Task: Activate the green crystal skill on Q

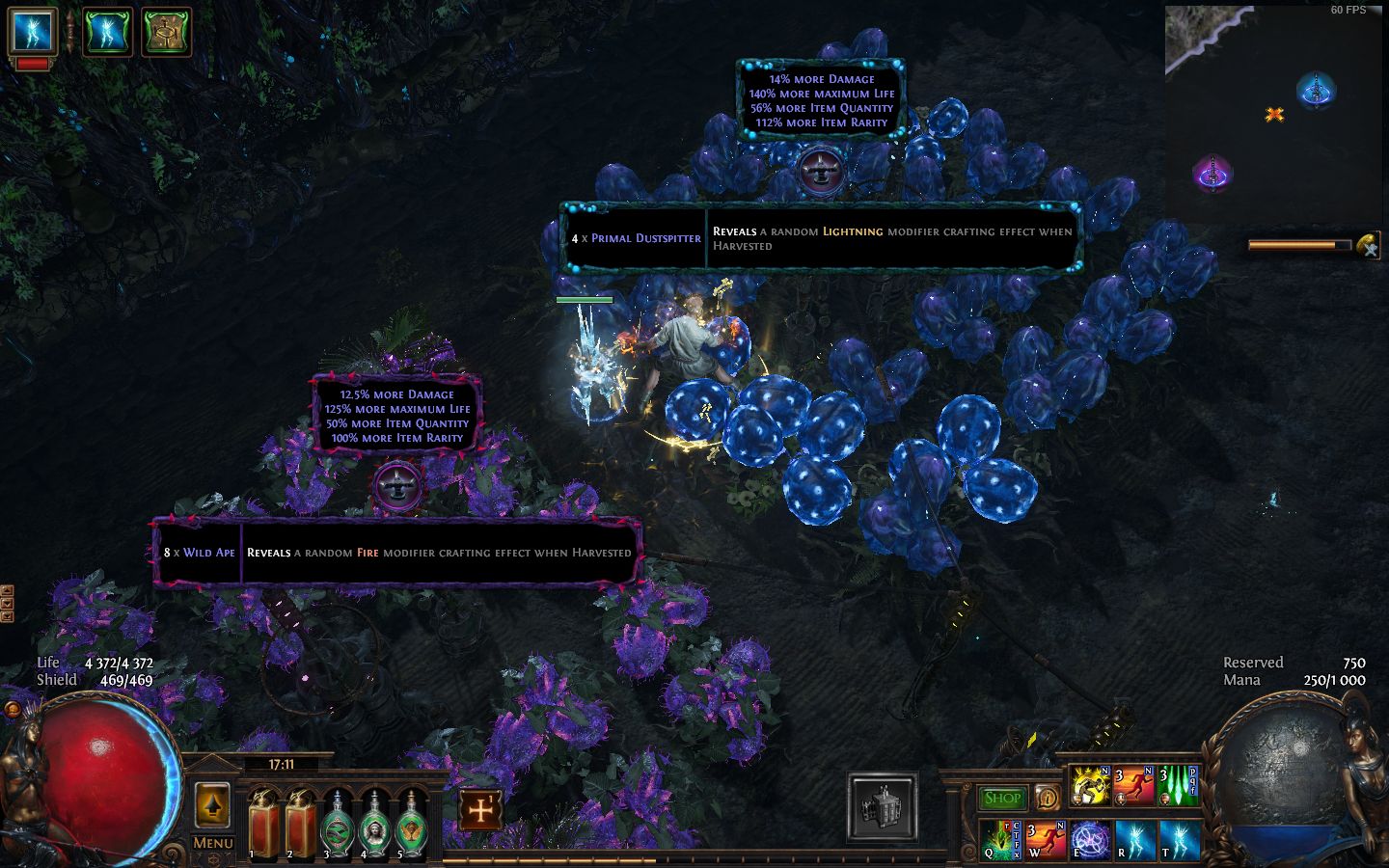Action: tap(1001, 839)
